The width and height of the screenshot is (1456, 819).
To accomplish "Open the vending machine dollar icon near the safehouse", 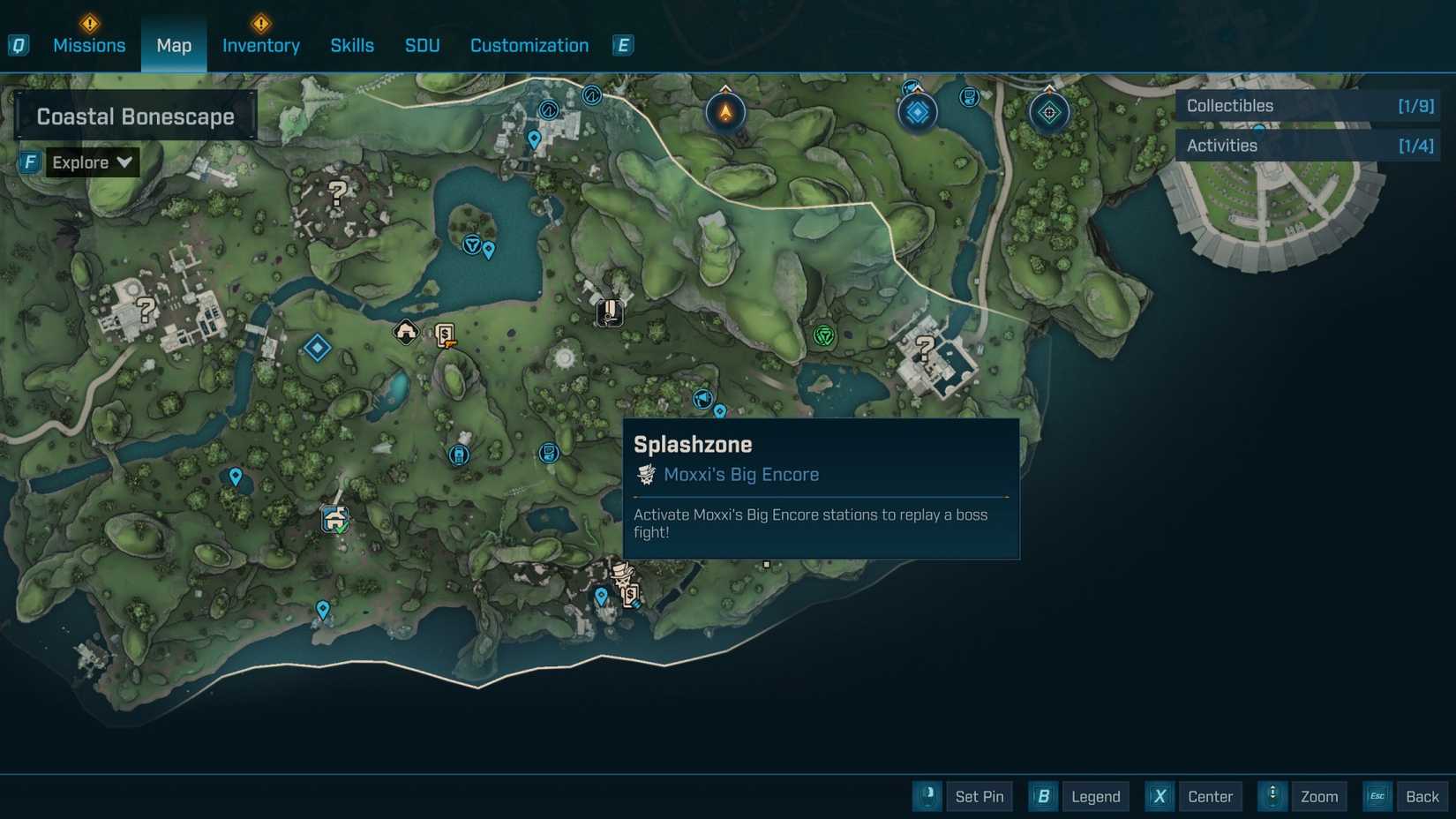I will coord(444,334).
